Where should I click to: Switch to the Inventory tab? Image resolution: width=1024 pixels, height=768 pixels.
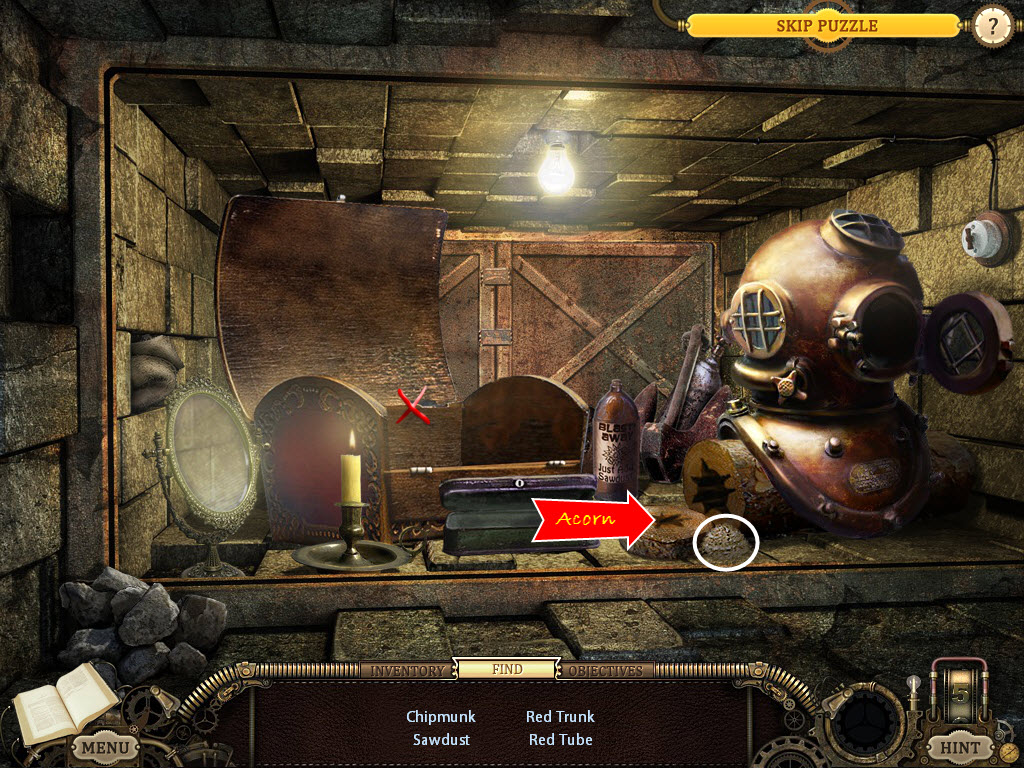(407, 670)
